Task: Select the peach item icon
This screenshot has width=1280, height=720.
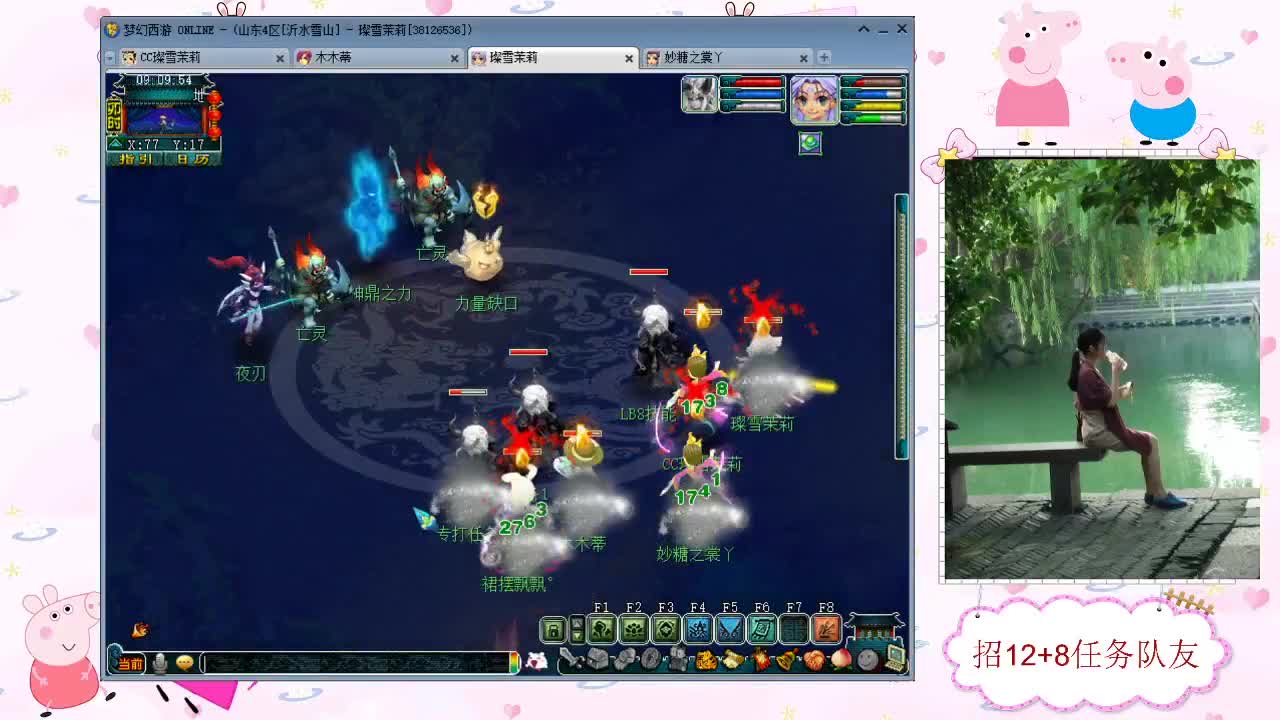Action: 840,660
